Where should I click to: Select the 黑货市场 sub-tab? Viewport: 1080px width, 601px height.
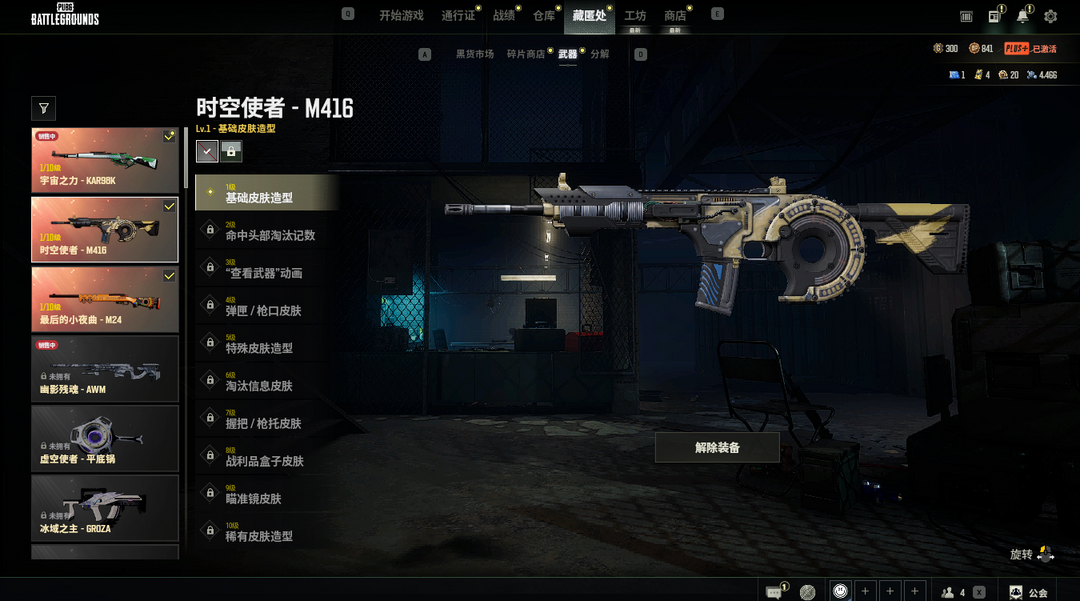pyautogui.click(x=475, y=54)
